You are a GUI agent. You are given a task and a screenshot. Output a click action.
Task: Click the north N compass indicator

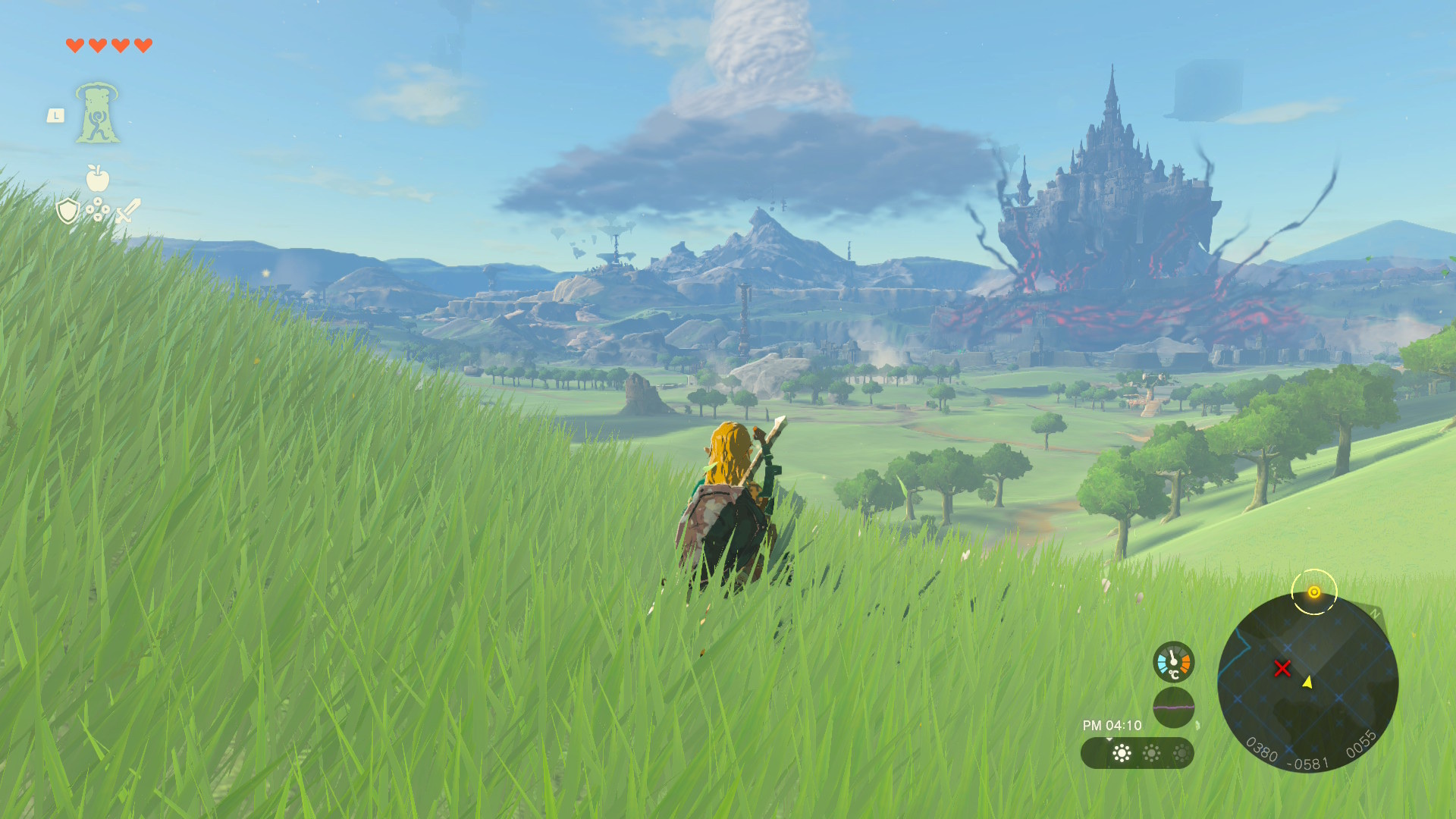[1375, 614]
